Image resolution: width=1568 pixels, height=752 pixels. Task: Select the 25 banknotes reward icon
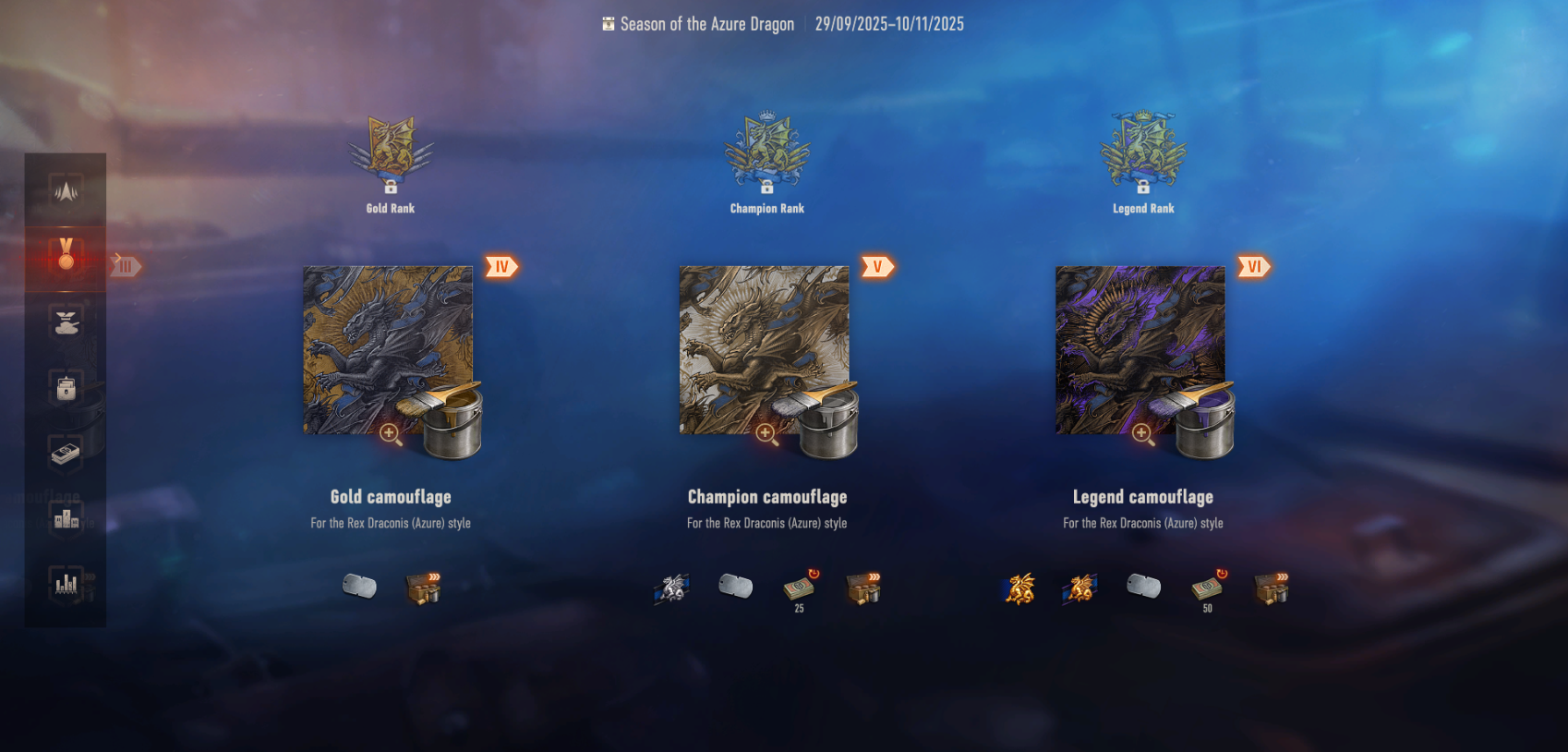pyautogui.click(x=799, y=588)
